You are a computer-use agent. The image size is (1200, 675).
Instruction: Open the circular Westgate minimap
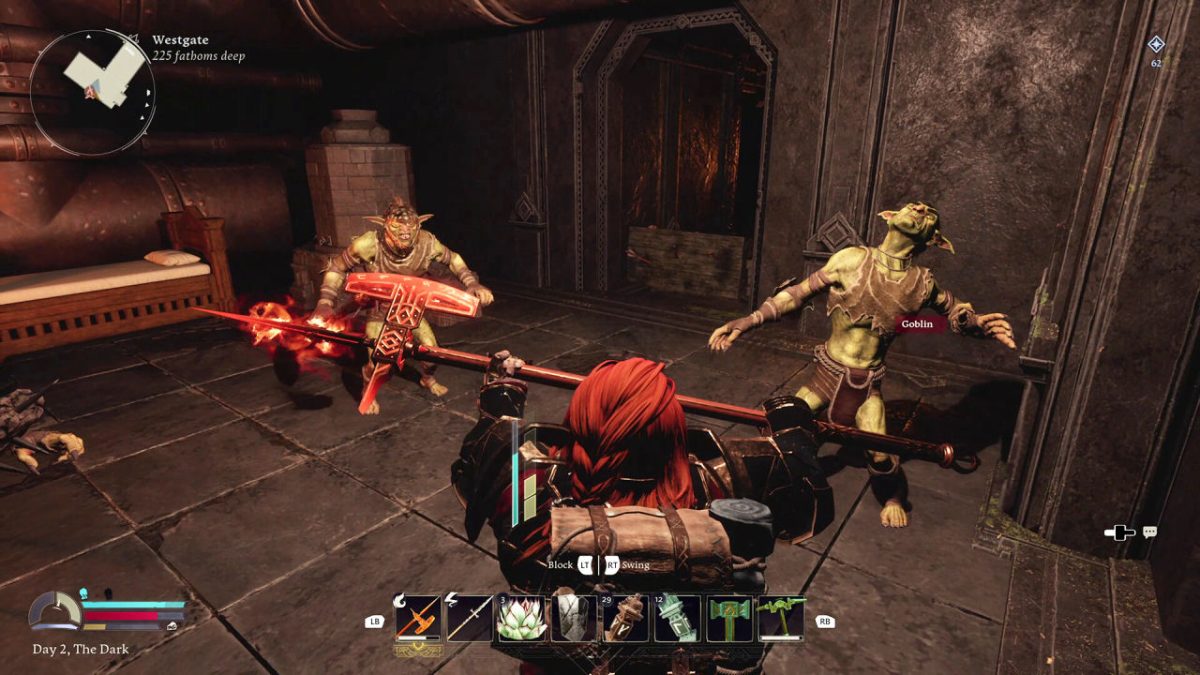92,92
